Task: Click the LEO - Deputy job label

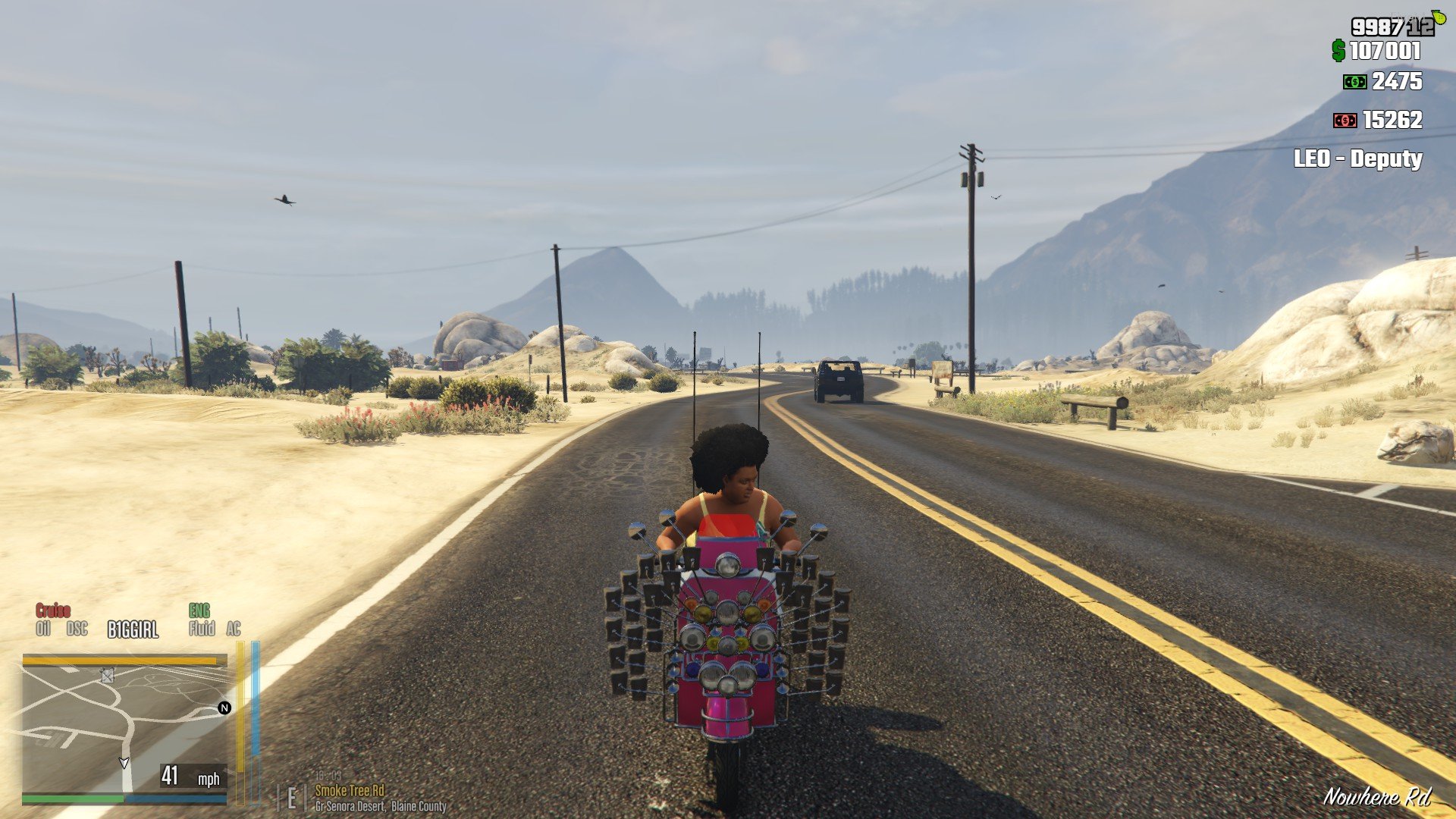Action: 1357,158
